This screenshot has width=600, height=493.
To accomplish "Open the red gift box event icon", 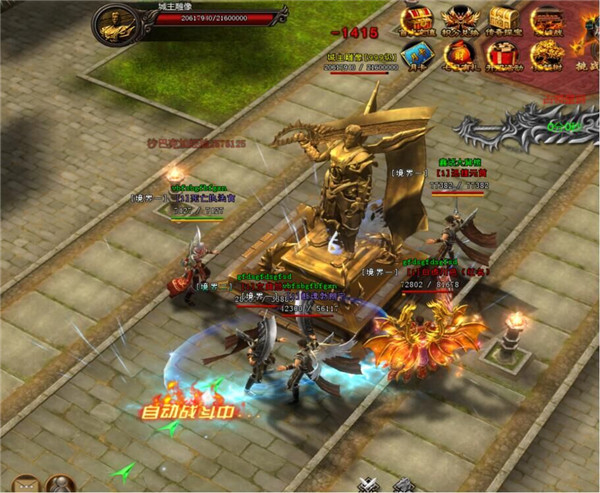I will [503, 56].
